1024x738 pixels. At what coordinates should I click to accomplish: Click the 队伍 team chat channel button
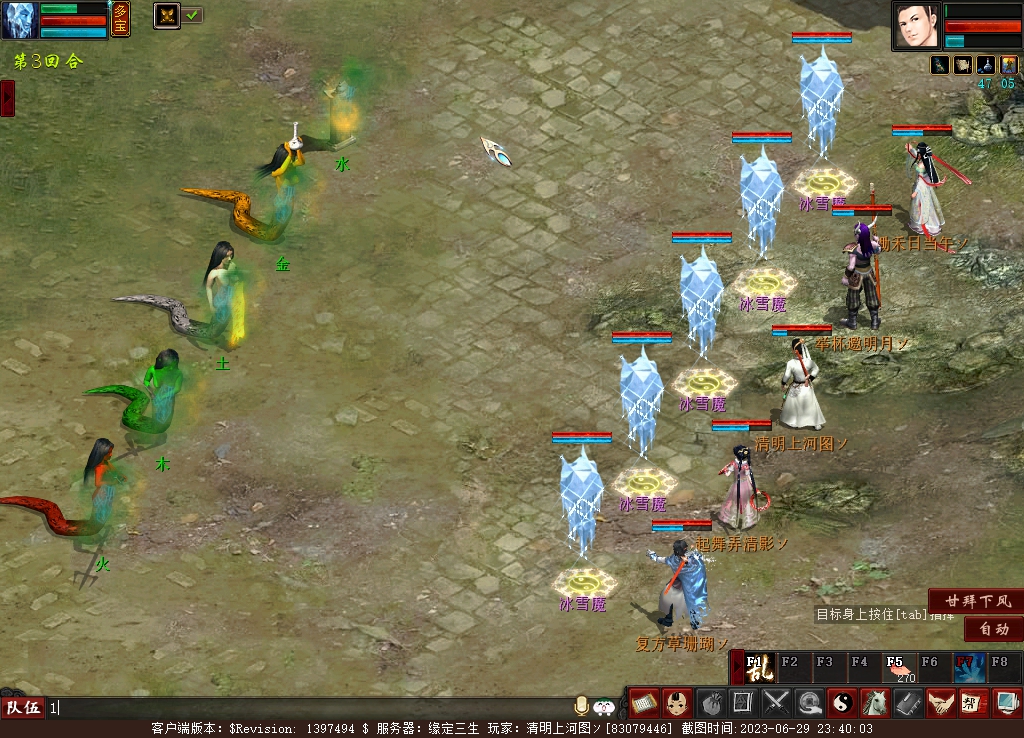coord(23,708)
